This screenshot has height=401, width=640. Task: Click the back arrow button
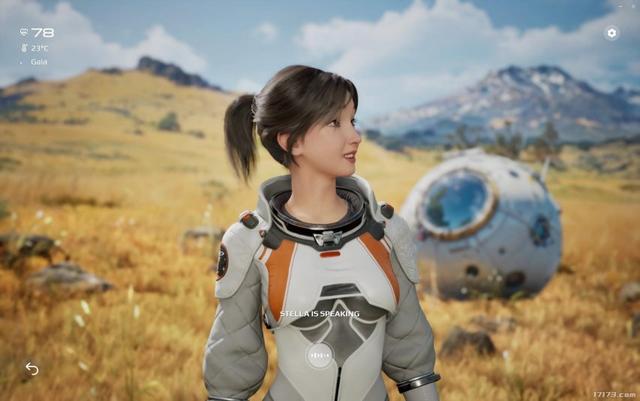[x=32, y=369]
